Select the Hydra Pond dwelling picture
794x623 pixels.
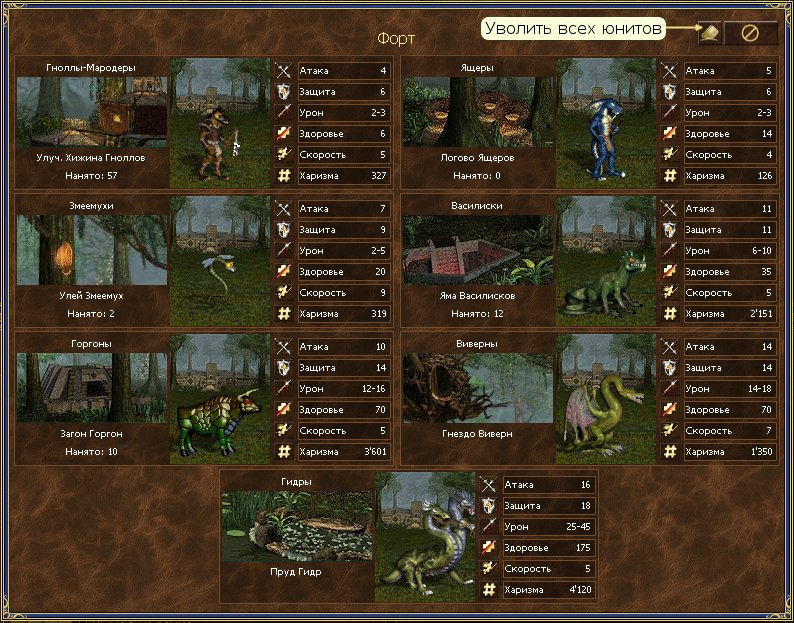click(296, 525)
